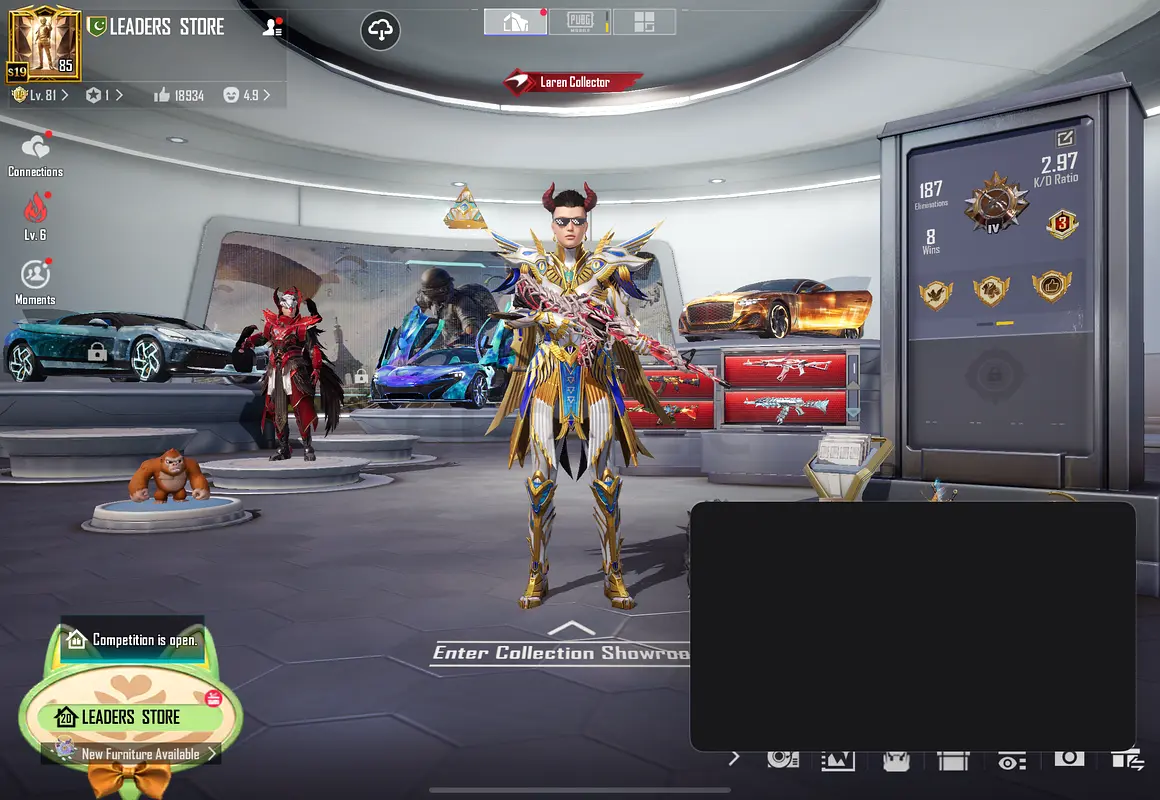Image resolution: width=1160 pixels, height=800 pixels.
Task: Open the player avatar profile
Action: [44, 42]
